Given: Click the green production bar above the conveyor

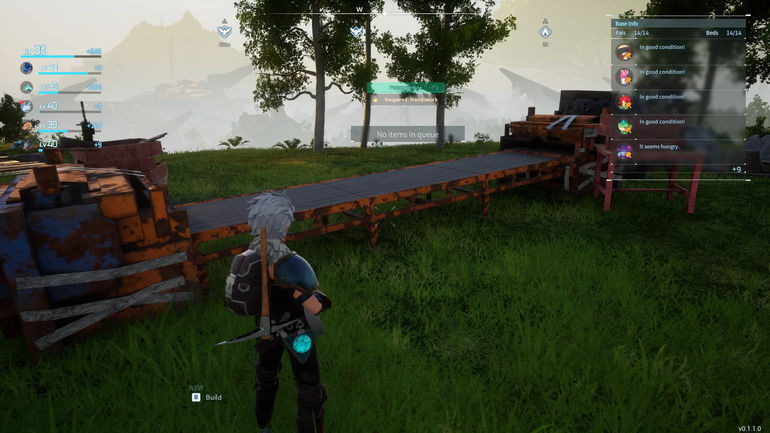Looking at the screenshot, I should 406,88.
